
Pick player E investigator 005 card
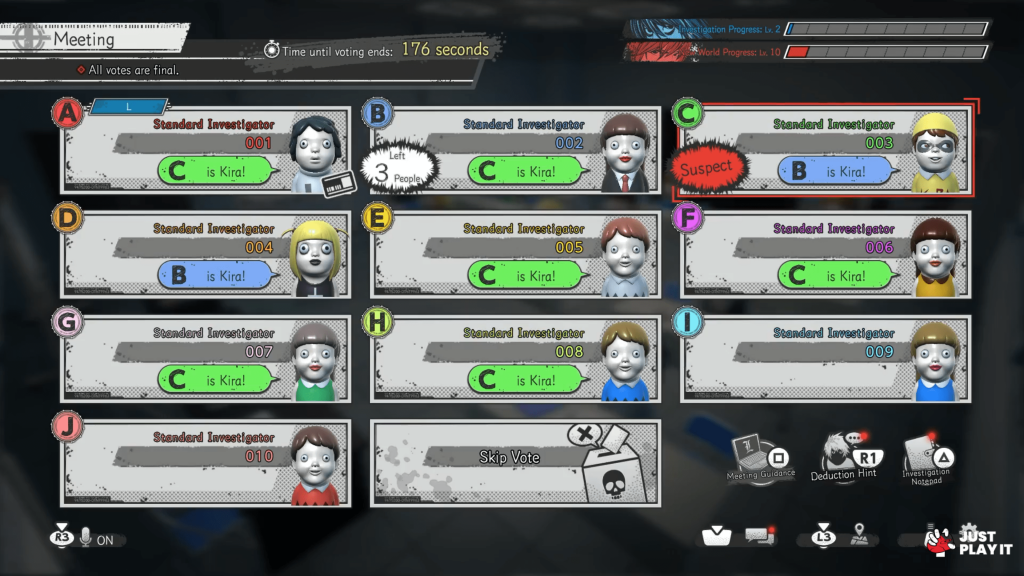(x=516, y=255)
